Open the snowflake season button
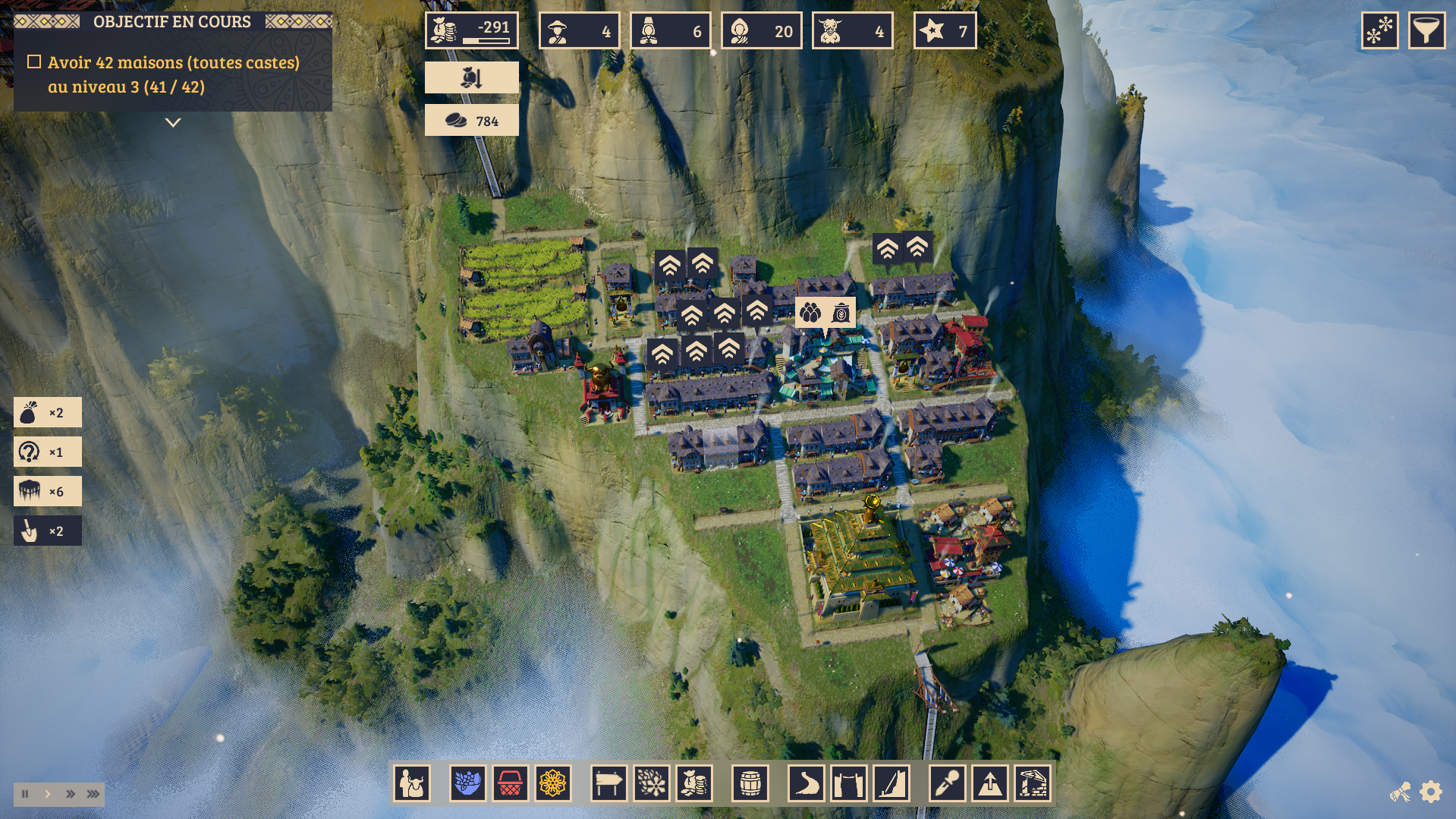The height and width of the screenshot is (819, 1456). (1379, 31)
